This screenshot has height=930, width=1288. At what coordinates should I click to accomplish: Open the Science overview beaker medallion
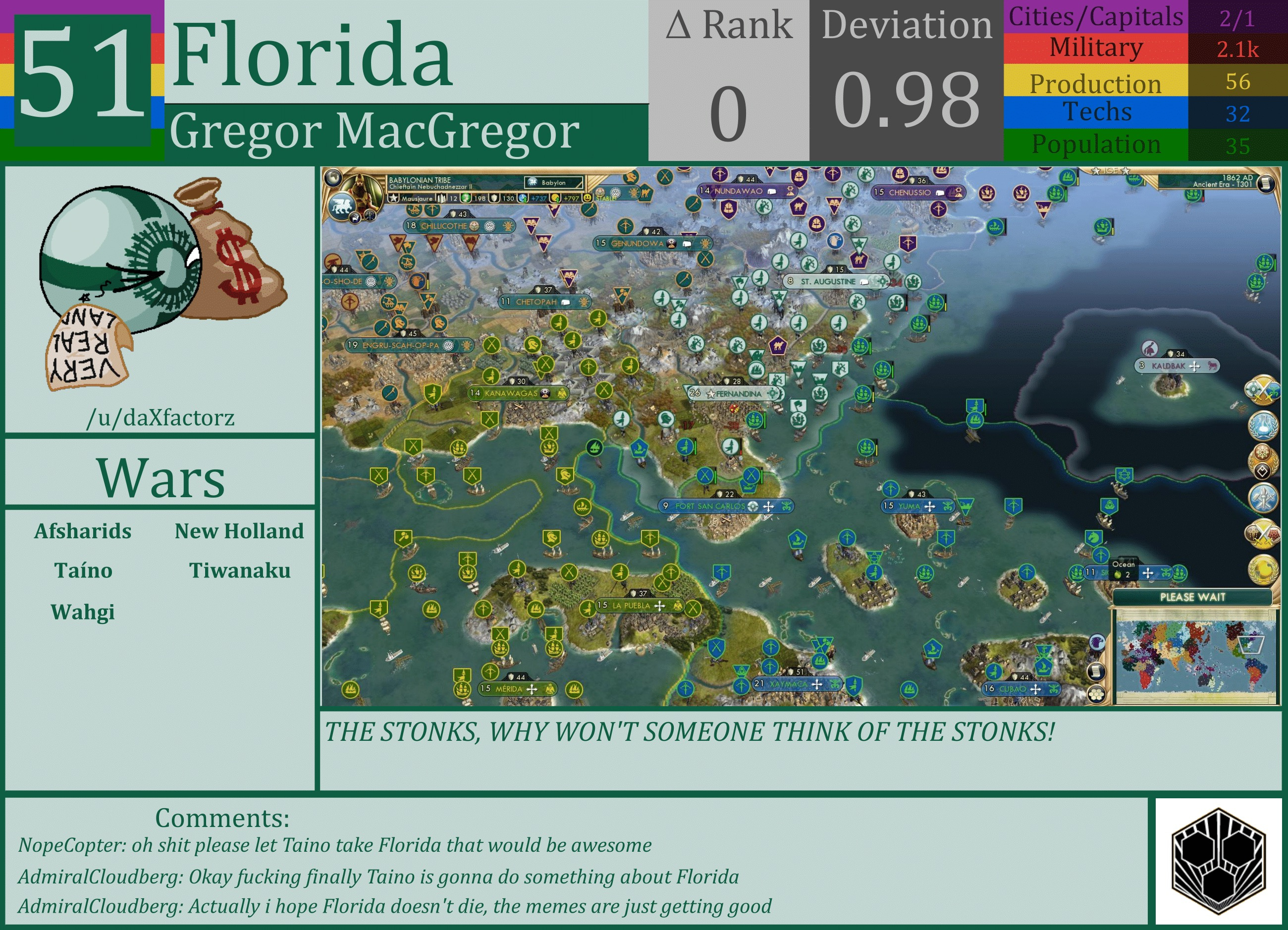click(x=1263, y=425)
